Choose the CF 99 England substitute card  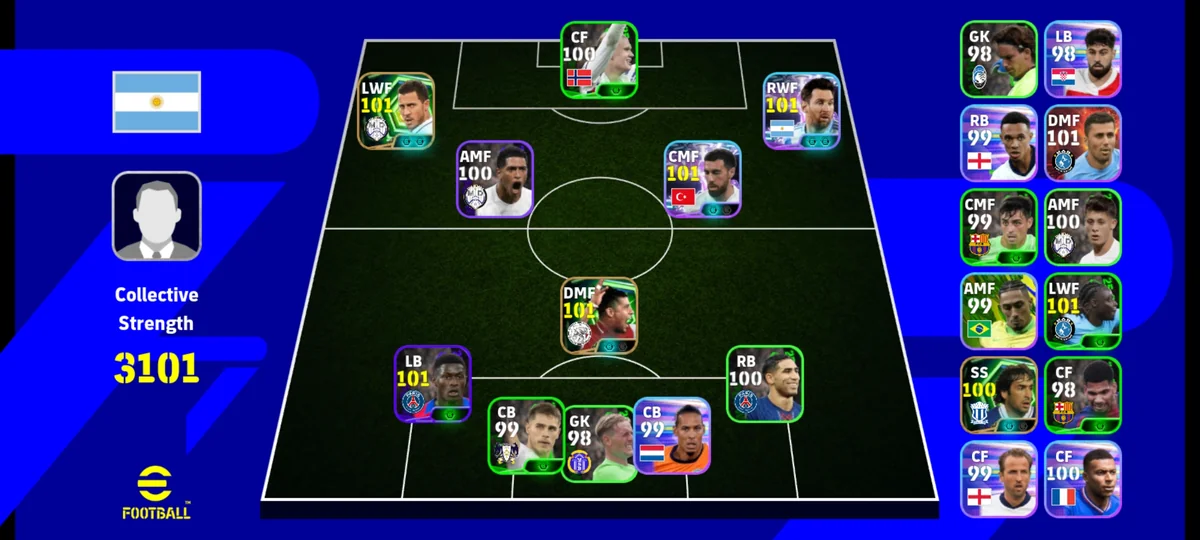coord(999,479)
